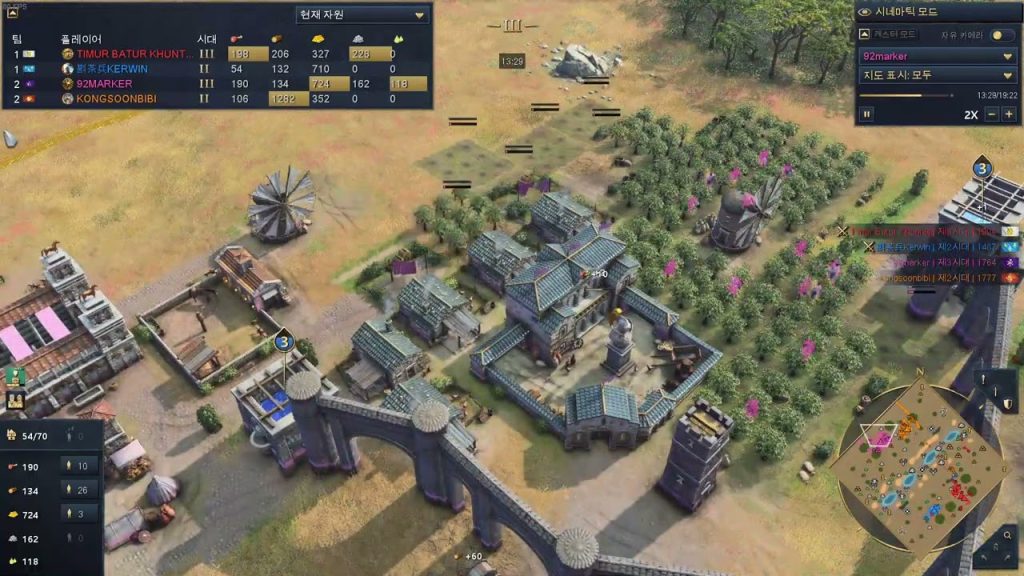Image resolution: width=1024 pixels, height=576 pixels.
Task: Select the food villager count button
Action: tap(80, 466)
